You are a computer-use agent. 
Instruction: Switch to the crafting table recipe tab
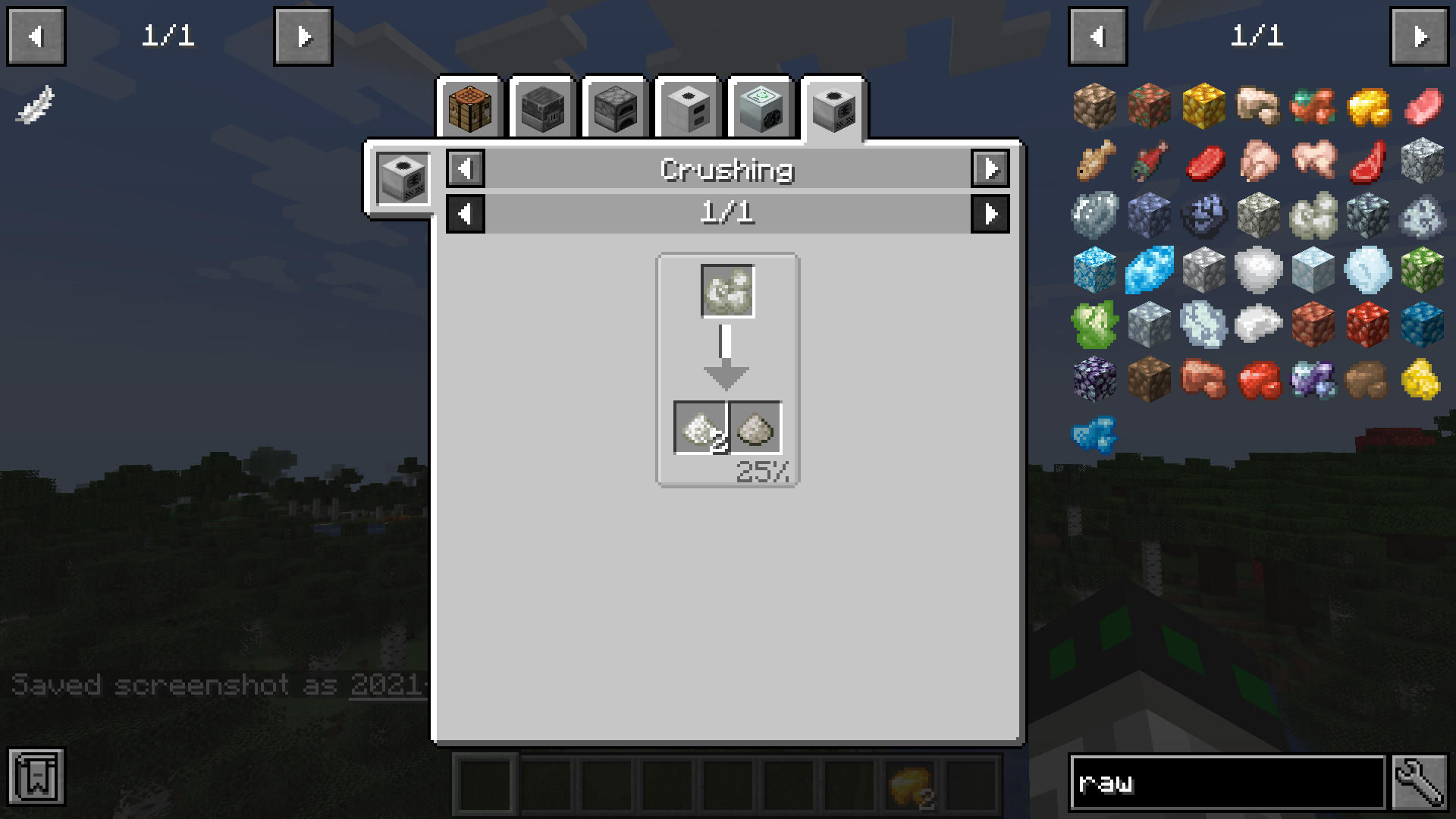[470, 108]
